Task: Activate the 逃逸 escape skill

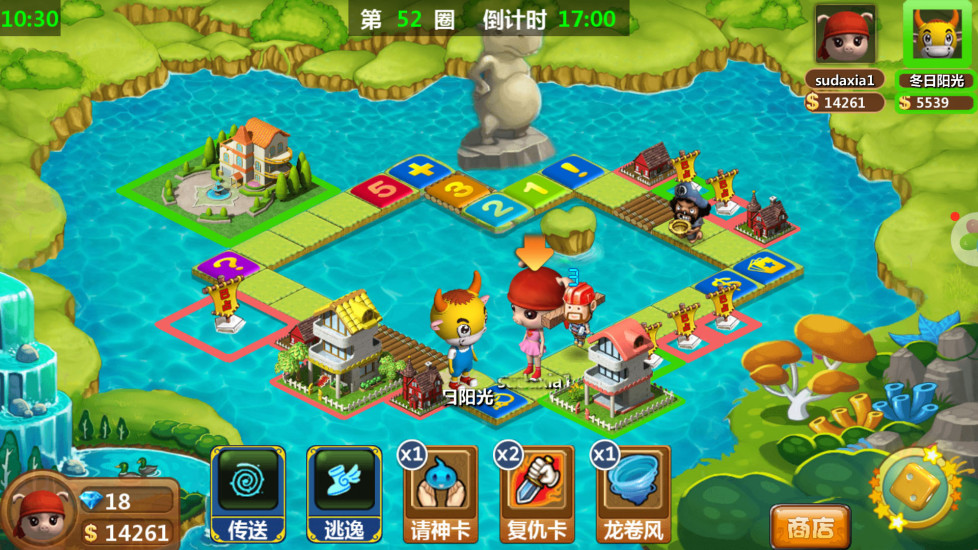Action: click(x=344, y=494)
